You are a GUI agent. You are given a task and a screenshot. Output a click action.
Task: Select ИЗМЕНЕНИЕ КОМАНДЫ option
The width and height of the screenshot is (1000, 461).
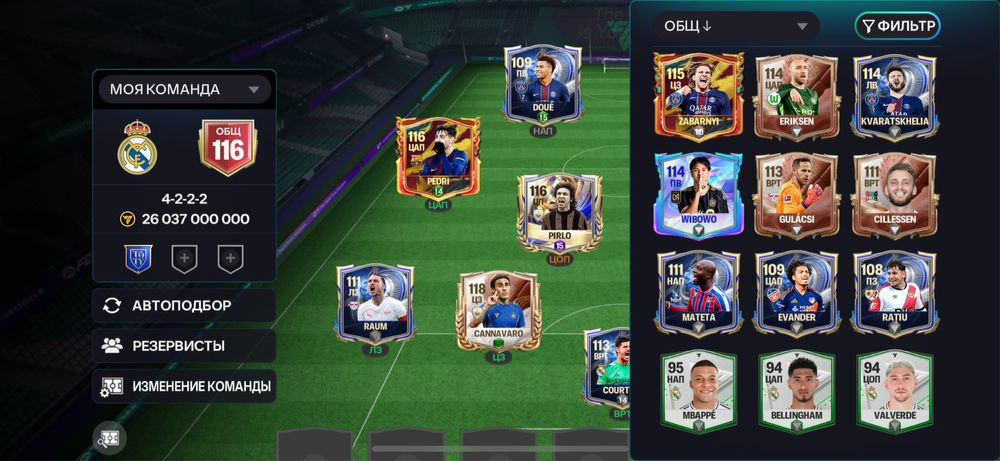(x=184, y=386)
